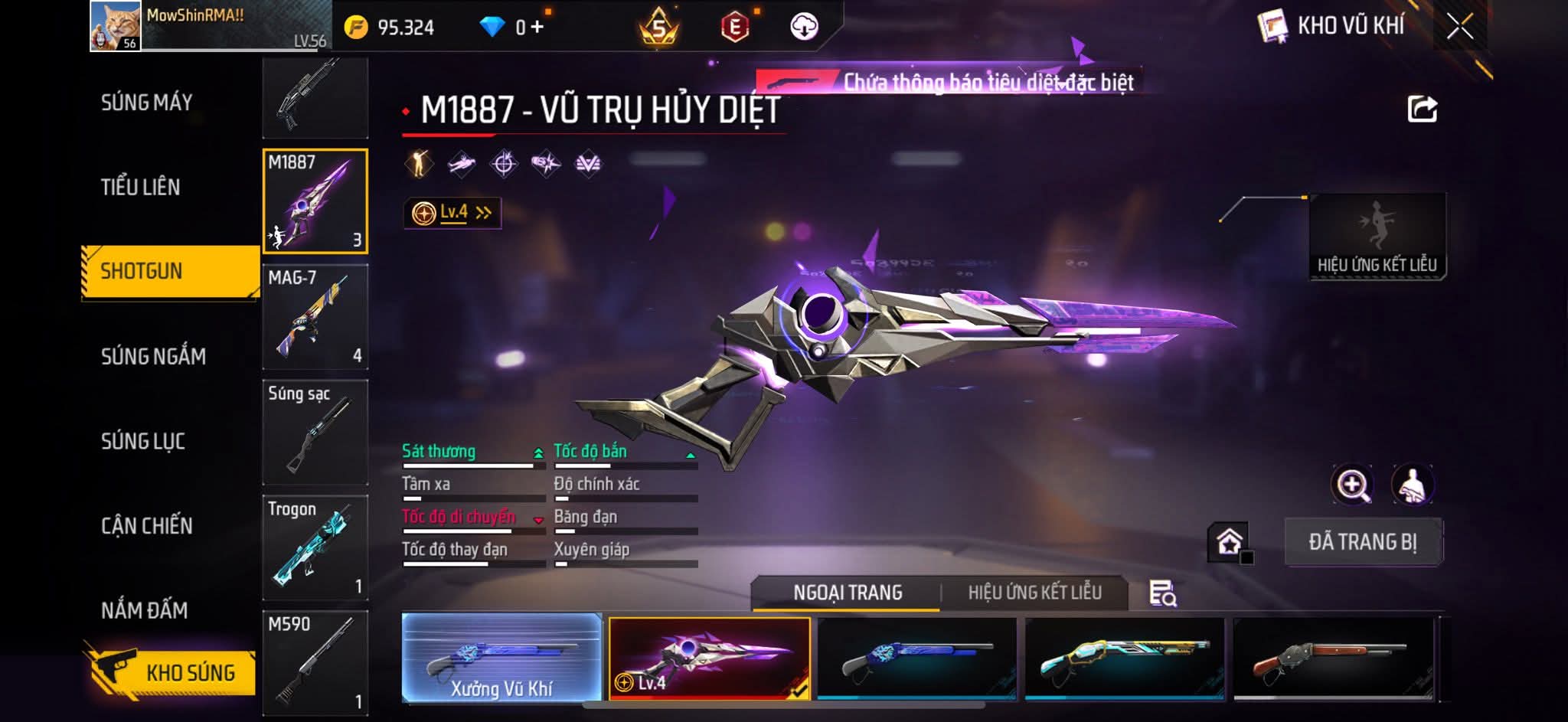Switch to the Tiểu Liên category
1568x722 pixels.
tap(141, 187)
